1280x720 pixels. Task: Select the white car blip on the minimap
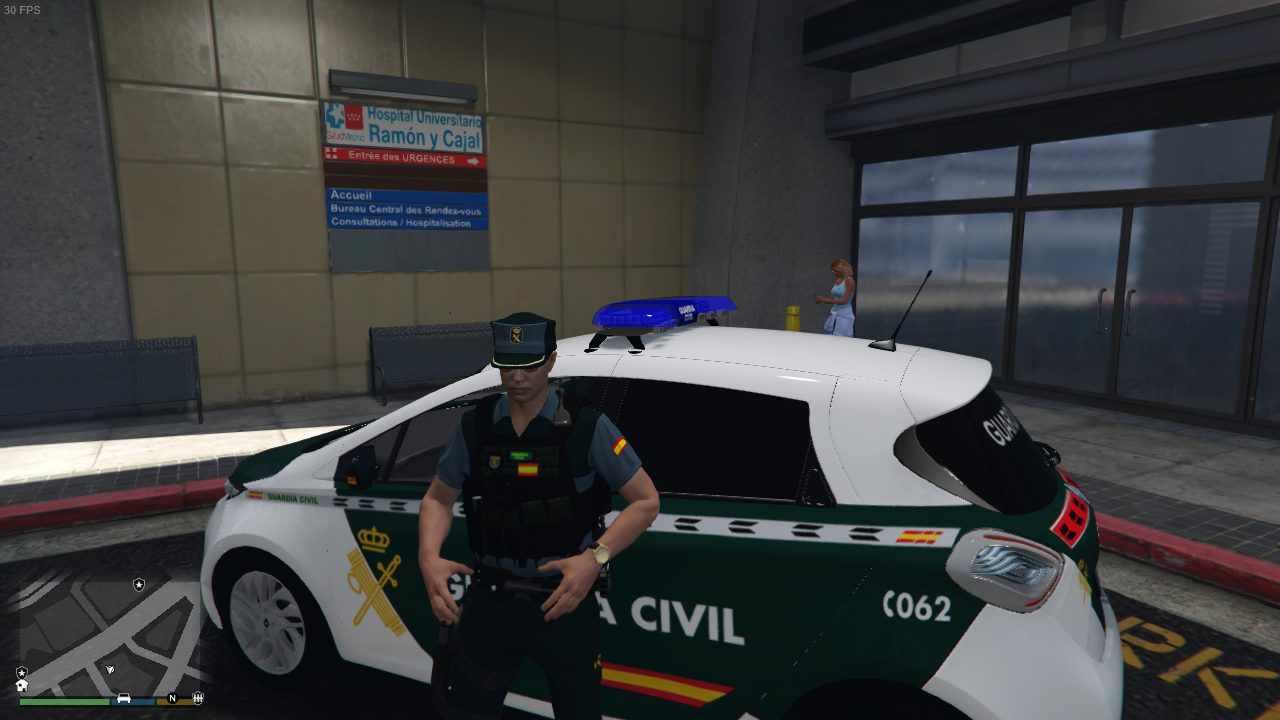tap(124, 697)
